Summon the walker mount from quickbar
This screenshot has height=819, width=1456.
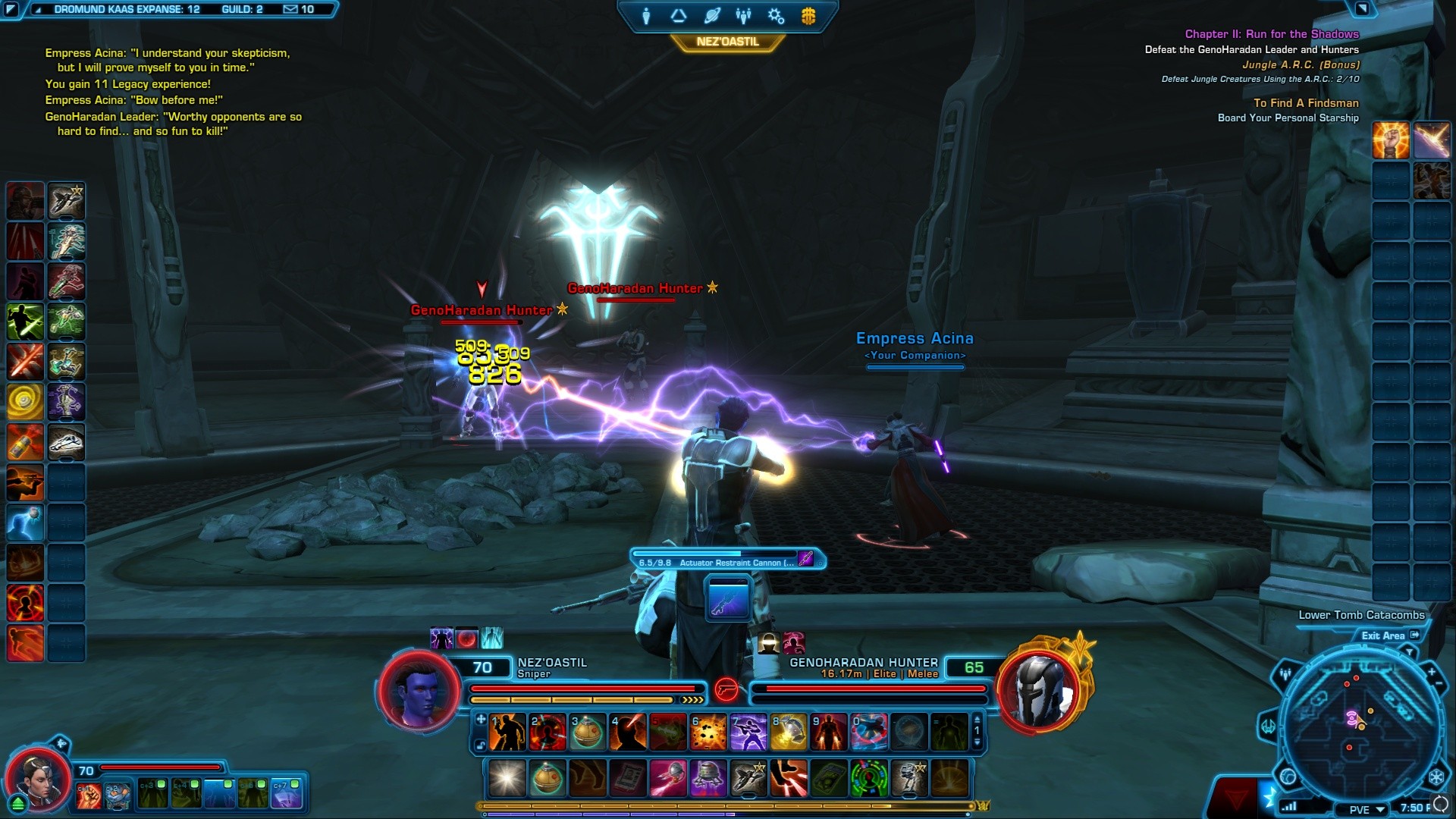coord(908,779)
